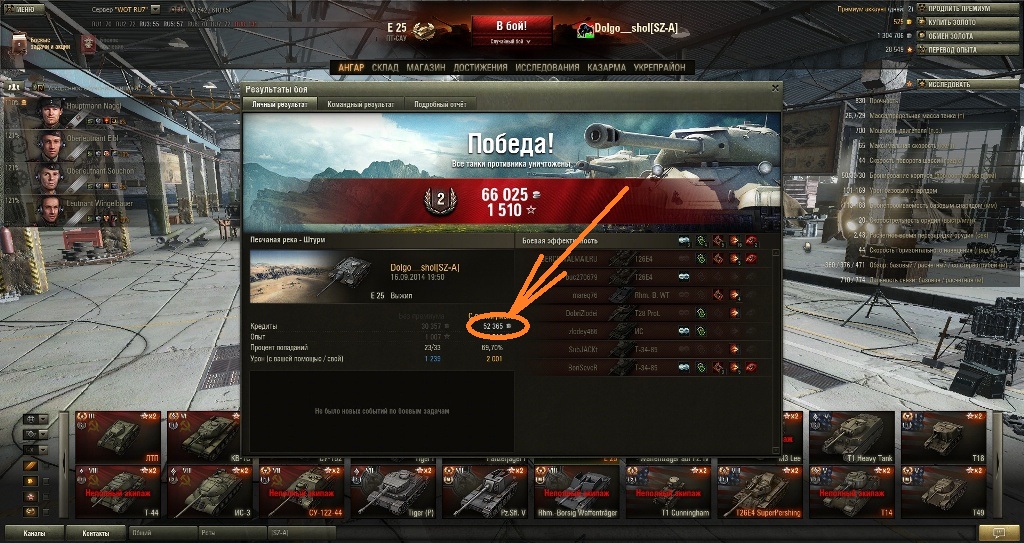This screenshot has height=543, width=1024.
Task: Close the battle results window
Action: (774, 88)
